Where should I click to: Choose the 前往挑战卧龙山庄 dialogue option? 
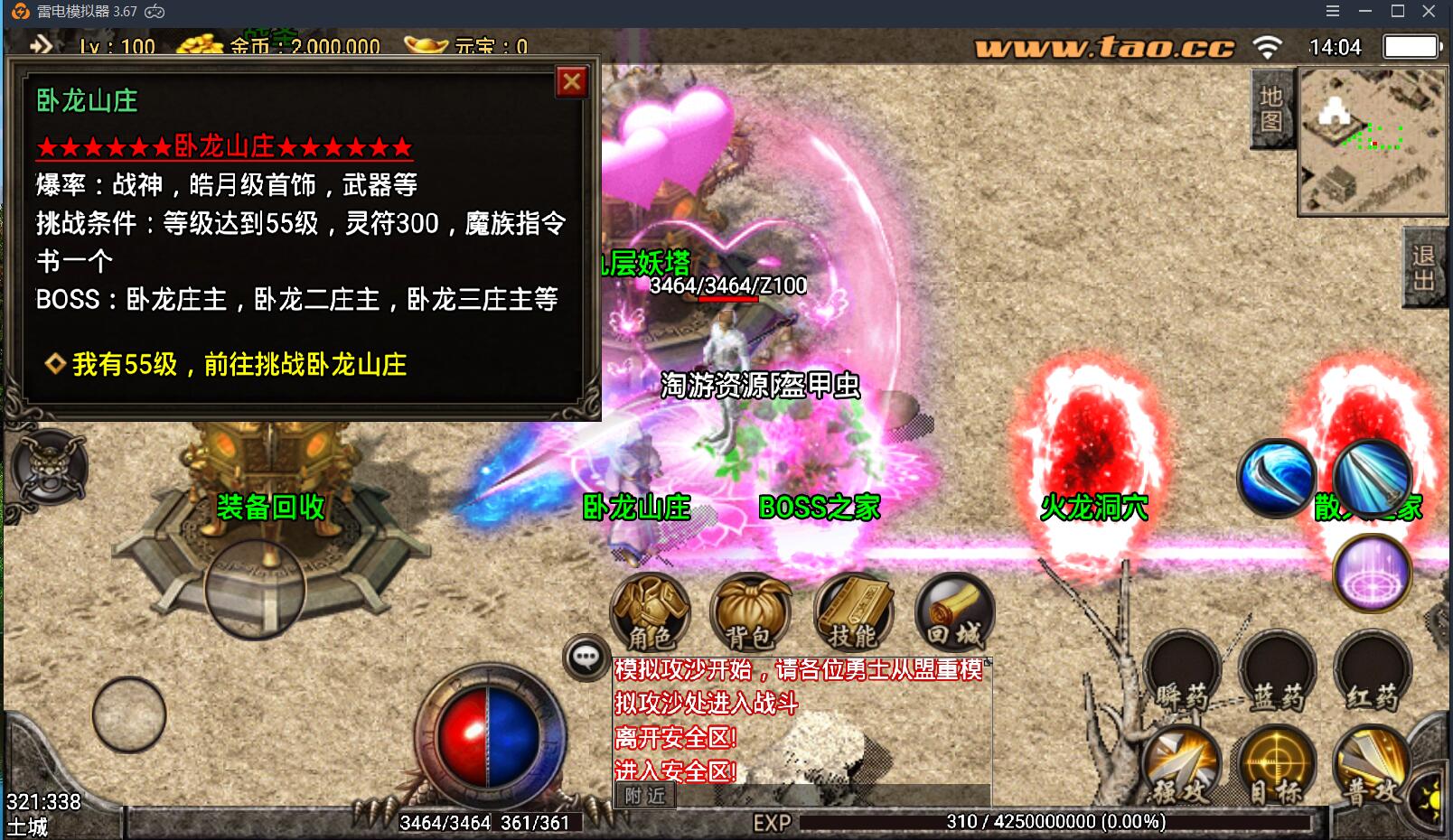(239, 364)
